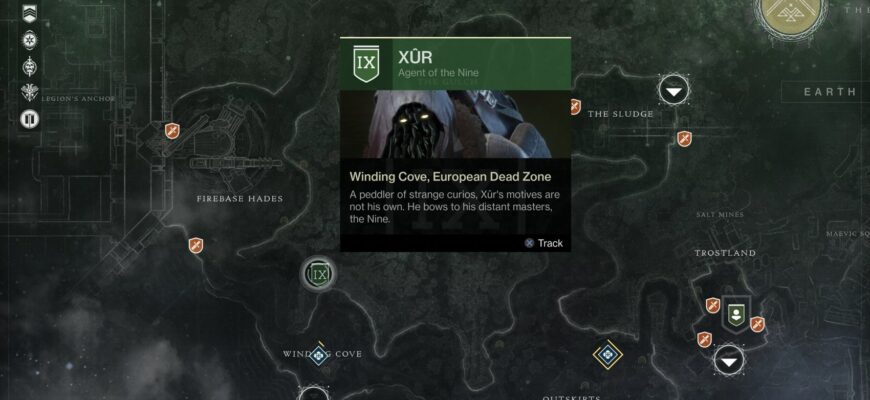Select the Trostland landing zone arrow marker
Viewport: 870px width, 400px height.
click(x=730, y=360)
